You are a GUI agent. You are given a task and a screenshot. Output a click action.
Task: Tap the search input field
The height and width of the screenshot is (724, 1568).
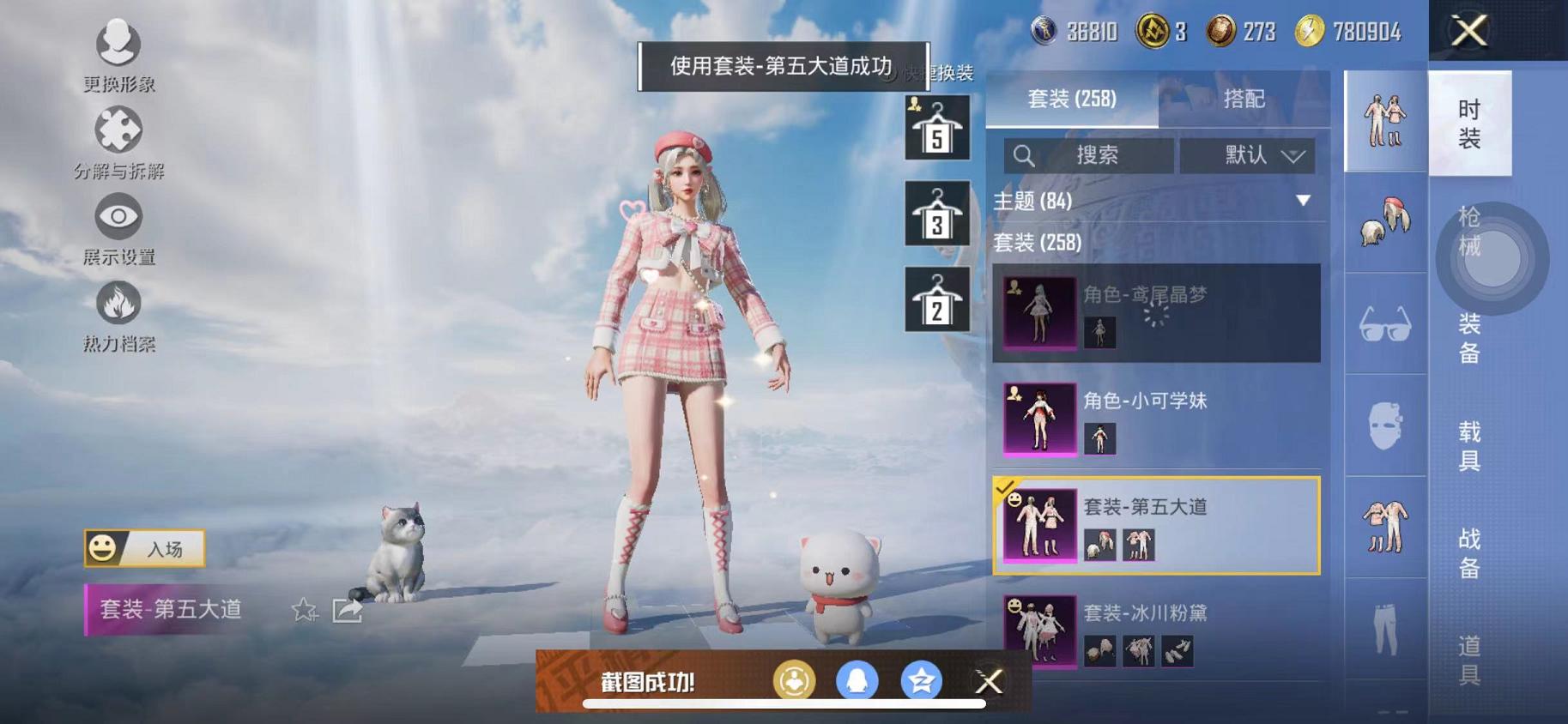[x=1090, y=155]
